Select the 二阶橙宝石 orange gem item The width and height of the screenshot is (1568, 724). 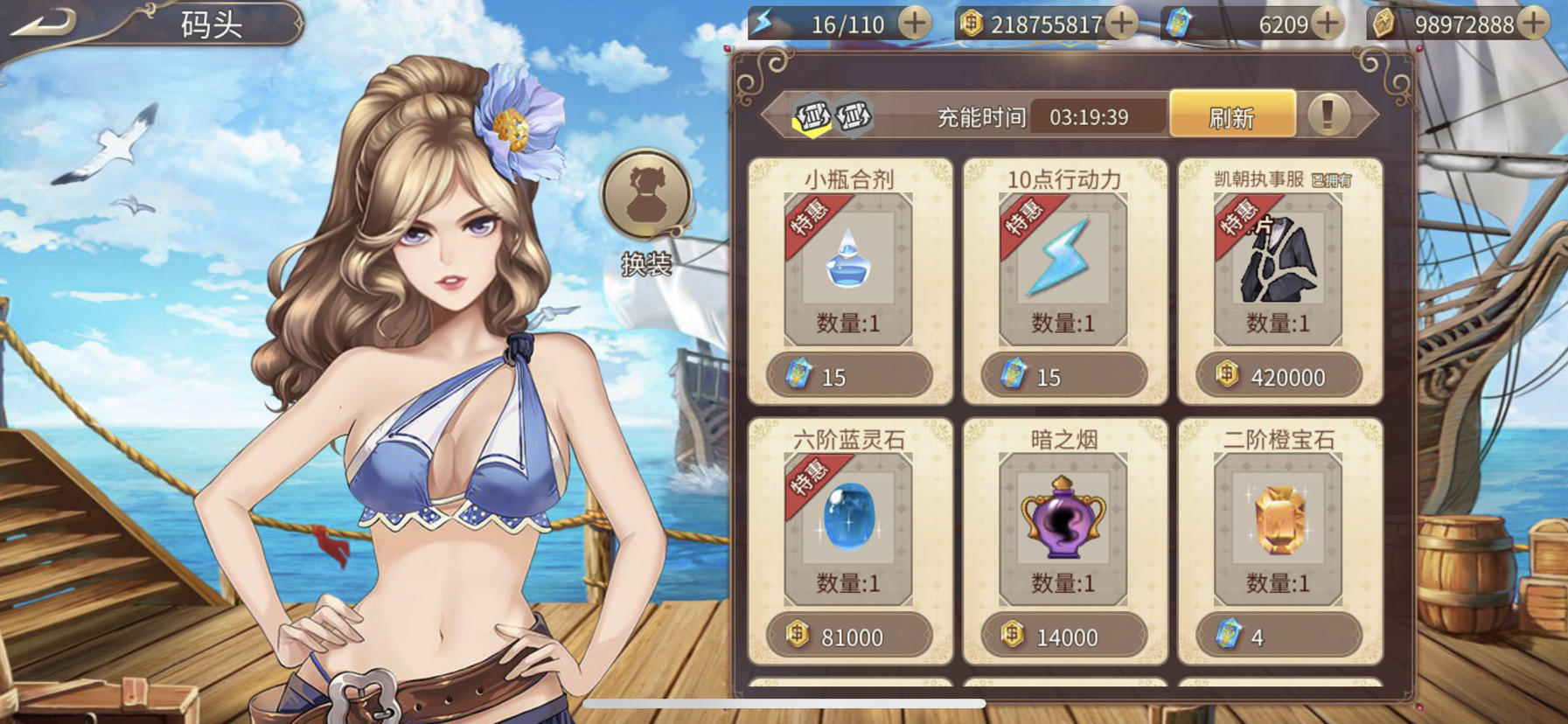[1278, 521]
